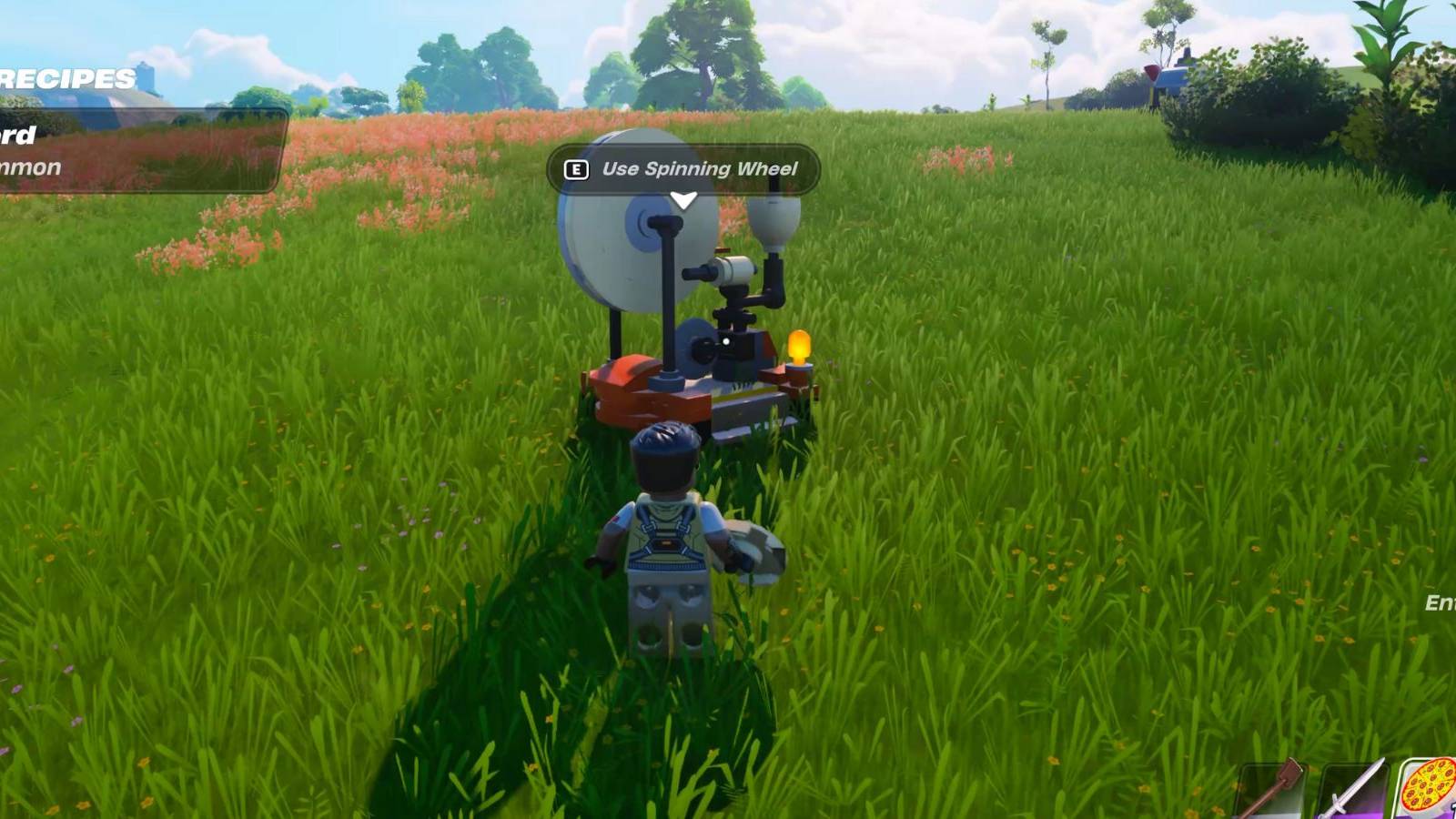Click the white marker arrow above the wheel
Screen dimensions: 1456x819
click(683, 198)
